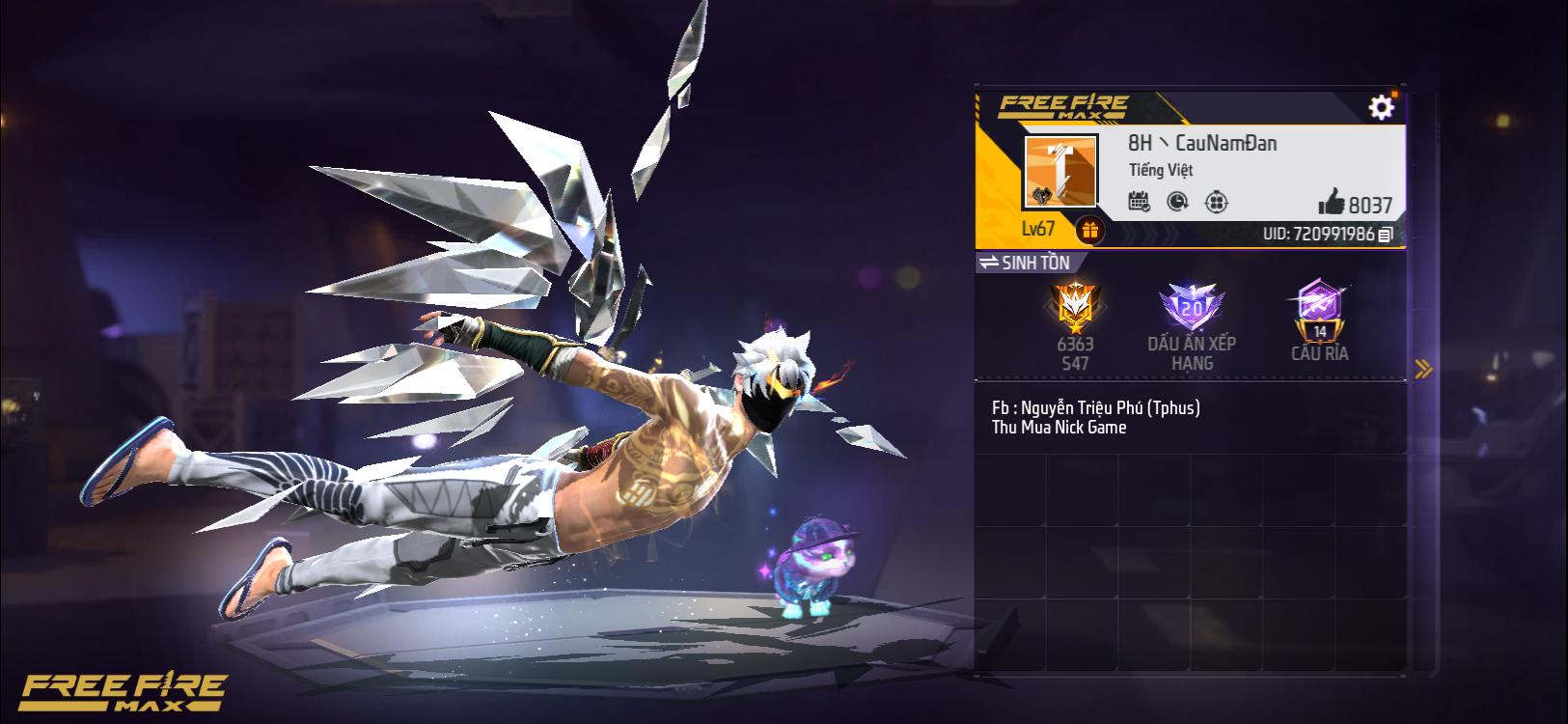Copy the UID with the copy icon
Image resolution: width=1568 pixels, height=724 pixels.
pyautogui.click(x=1386, y=233)
